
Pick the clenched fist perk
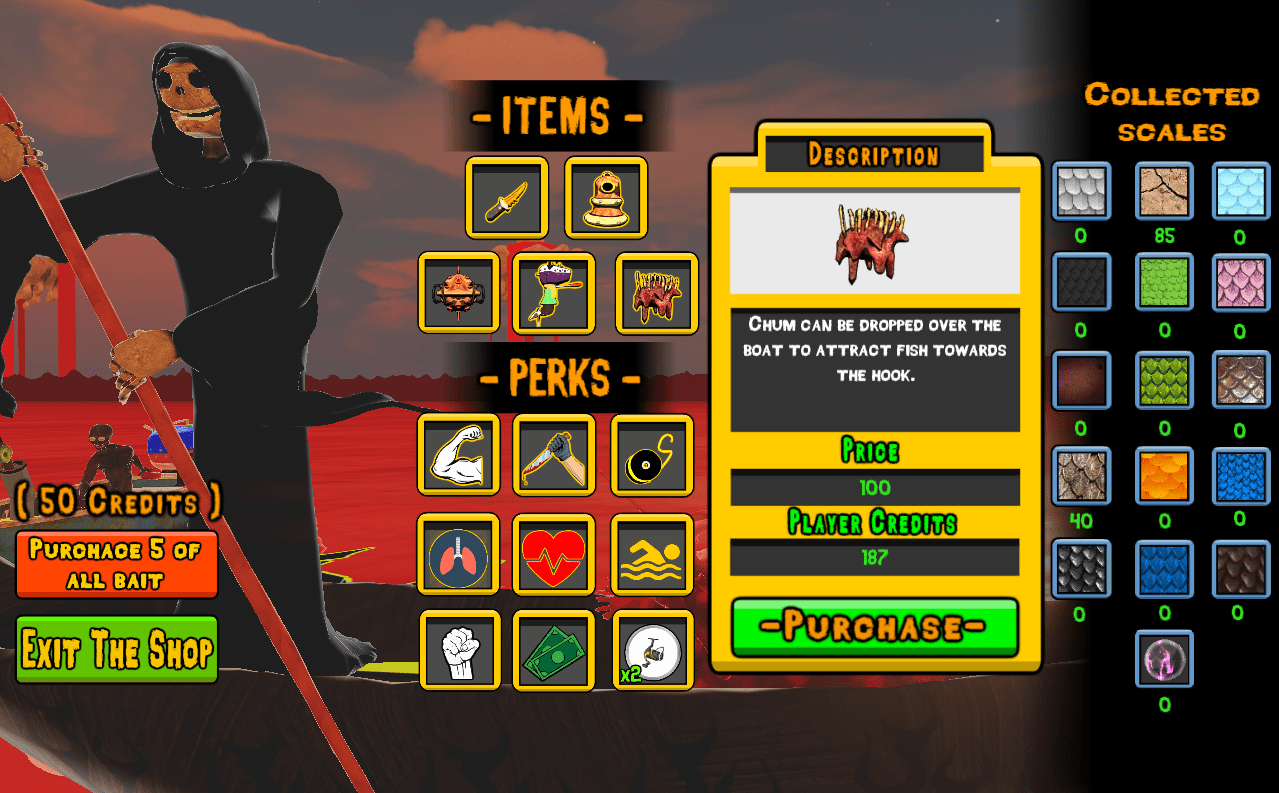[459, 650]
